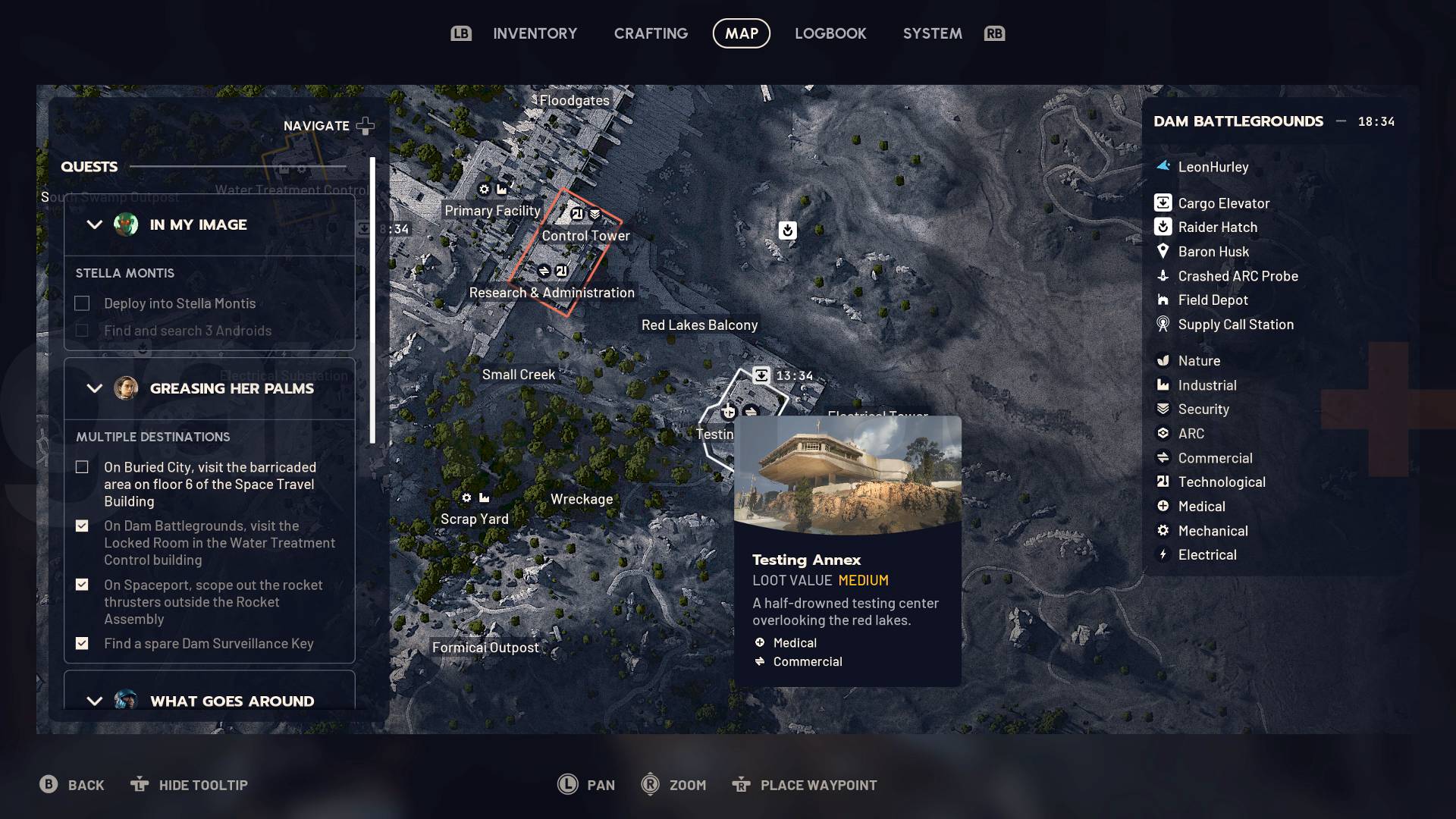Click the Medical loot icon in the legend
This screenshot has width=1456, height=819.
point(1162,506)
